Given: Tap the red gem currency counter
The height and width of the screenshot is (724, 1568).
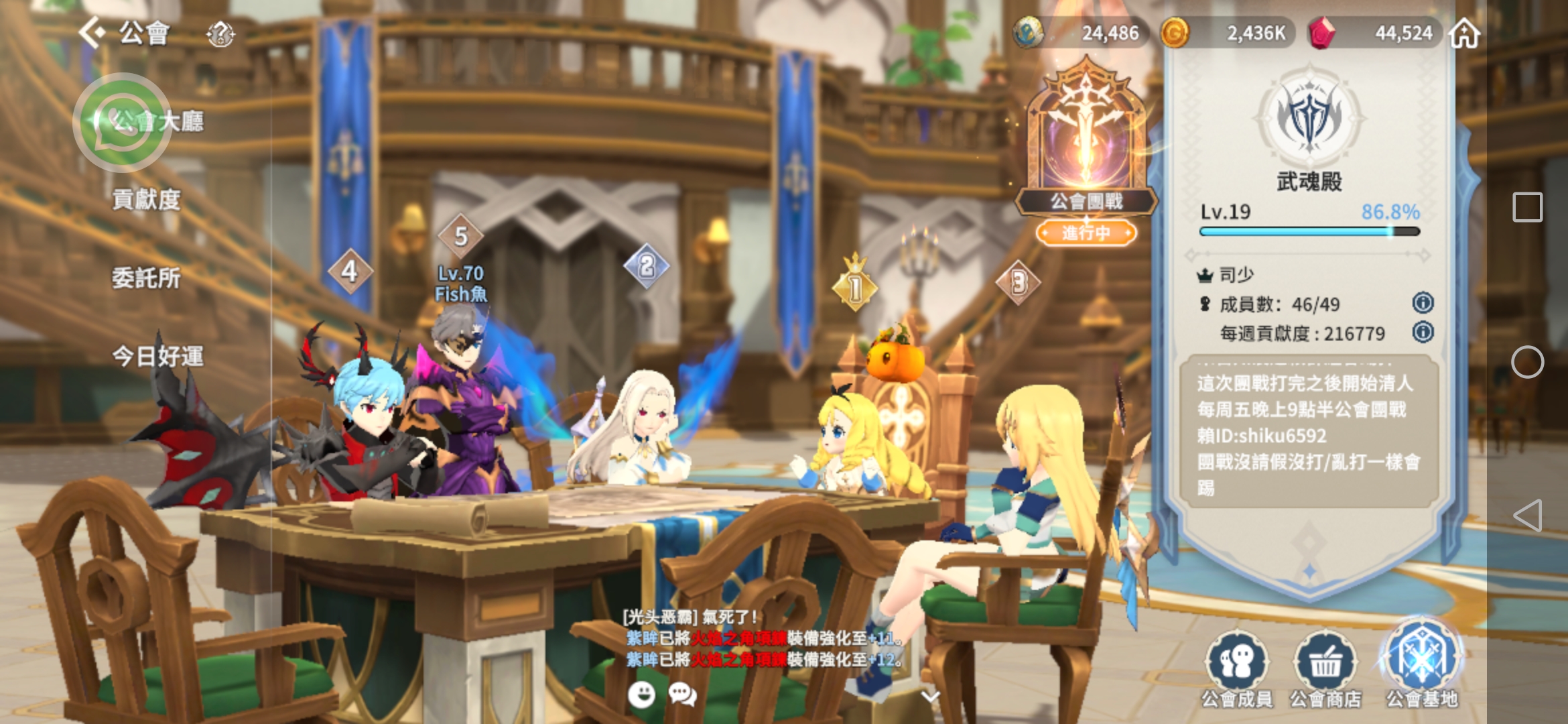Looking at the screenshot, I should point(1372,33).
